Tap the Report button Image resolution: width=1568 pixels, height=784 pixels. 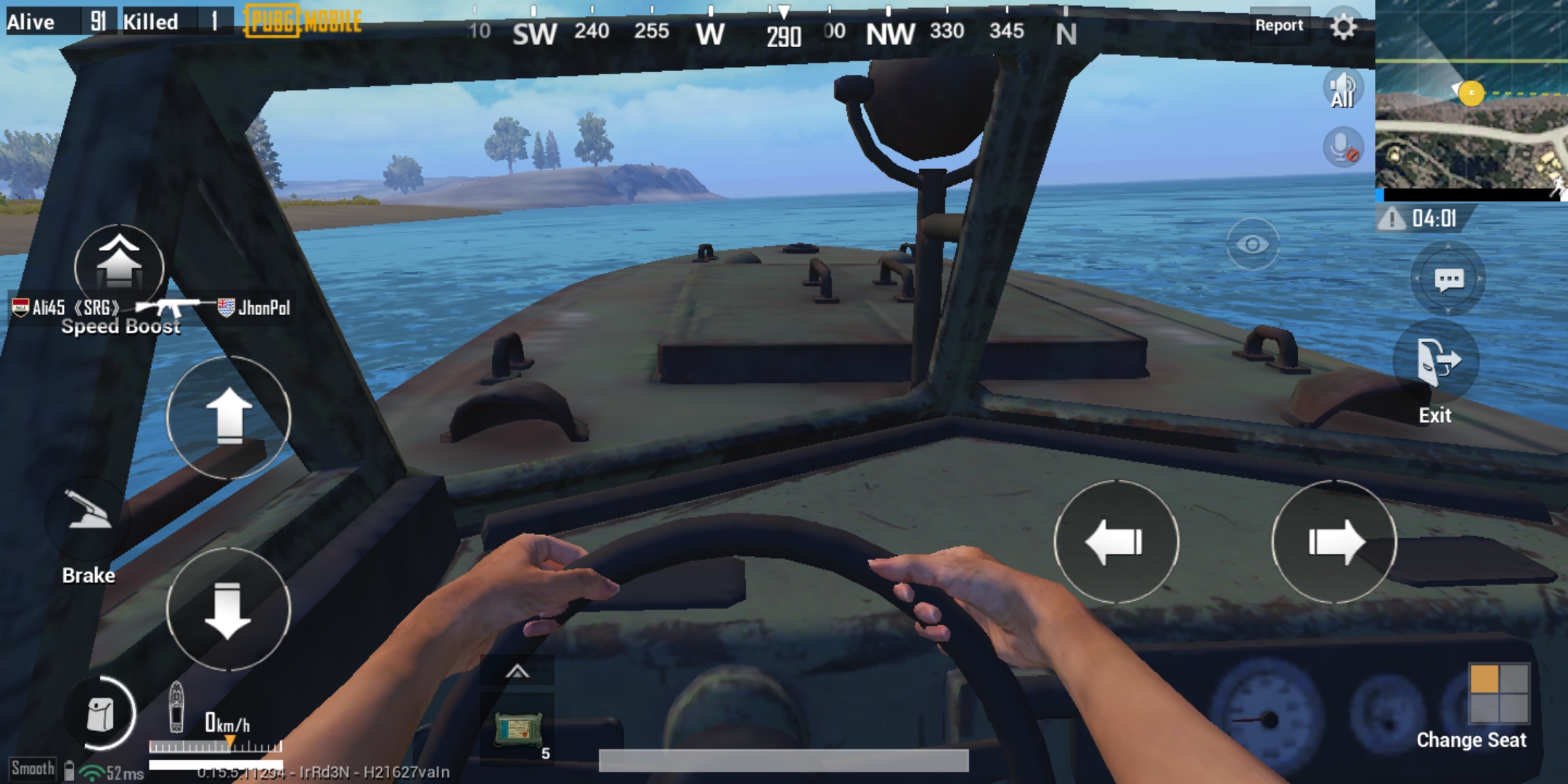pyautogui.click(x=1278, y=26)
